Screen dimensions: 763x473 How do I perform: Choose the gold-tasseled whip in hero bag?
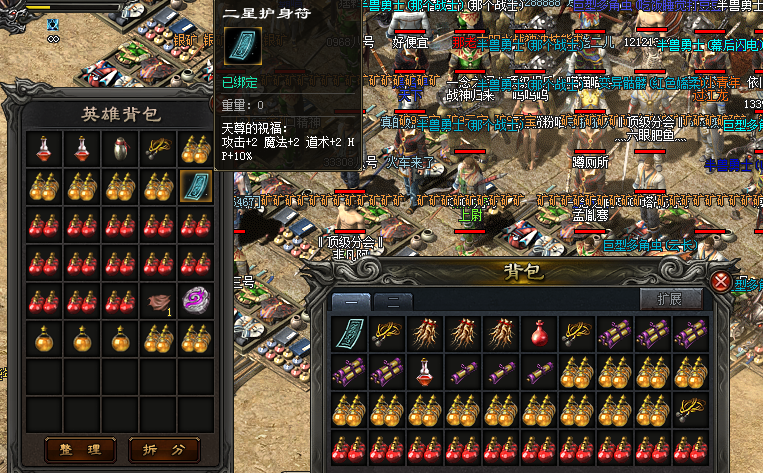(156, 148)
